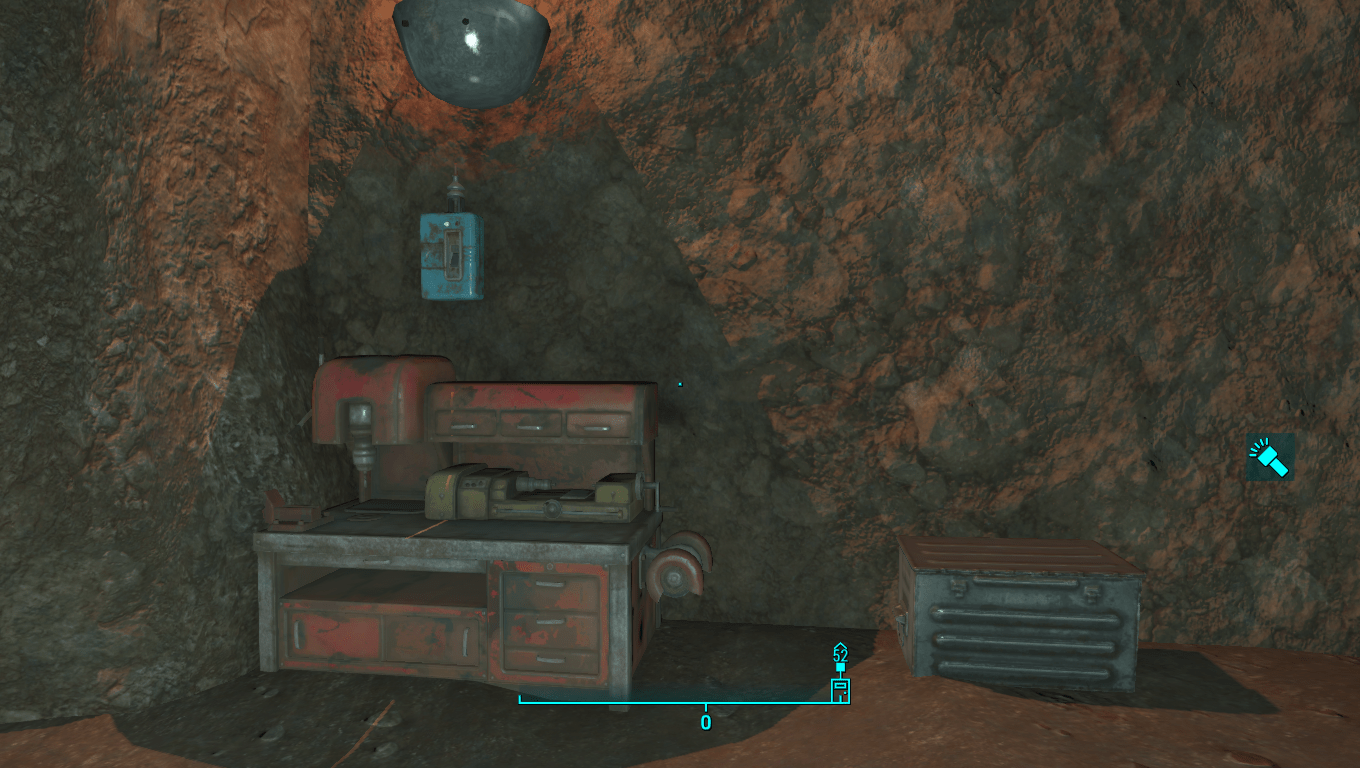Image resolution: width=1360 pixels, height=768 pixels.
Task: Toggle the flashlight HUD icon
Action: tap(1270, 458)
